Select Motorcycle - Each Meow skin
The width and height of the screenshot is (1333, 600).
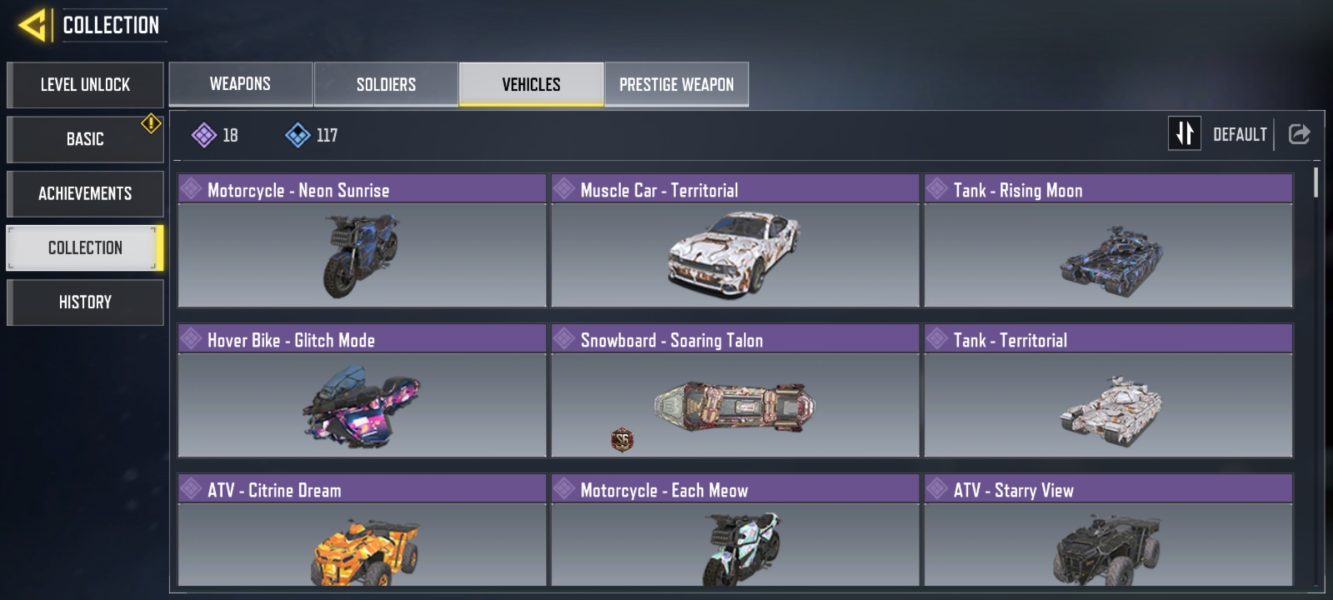pyautogui.click(x=735, y=532)
